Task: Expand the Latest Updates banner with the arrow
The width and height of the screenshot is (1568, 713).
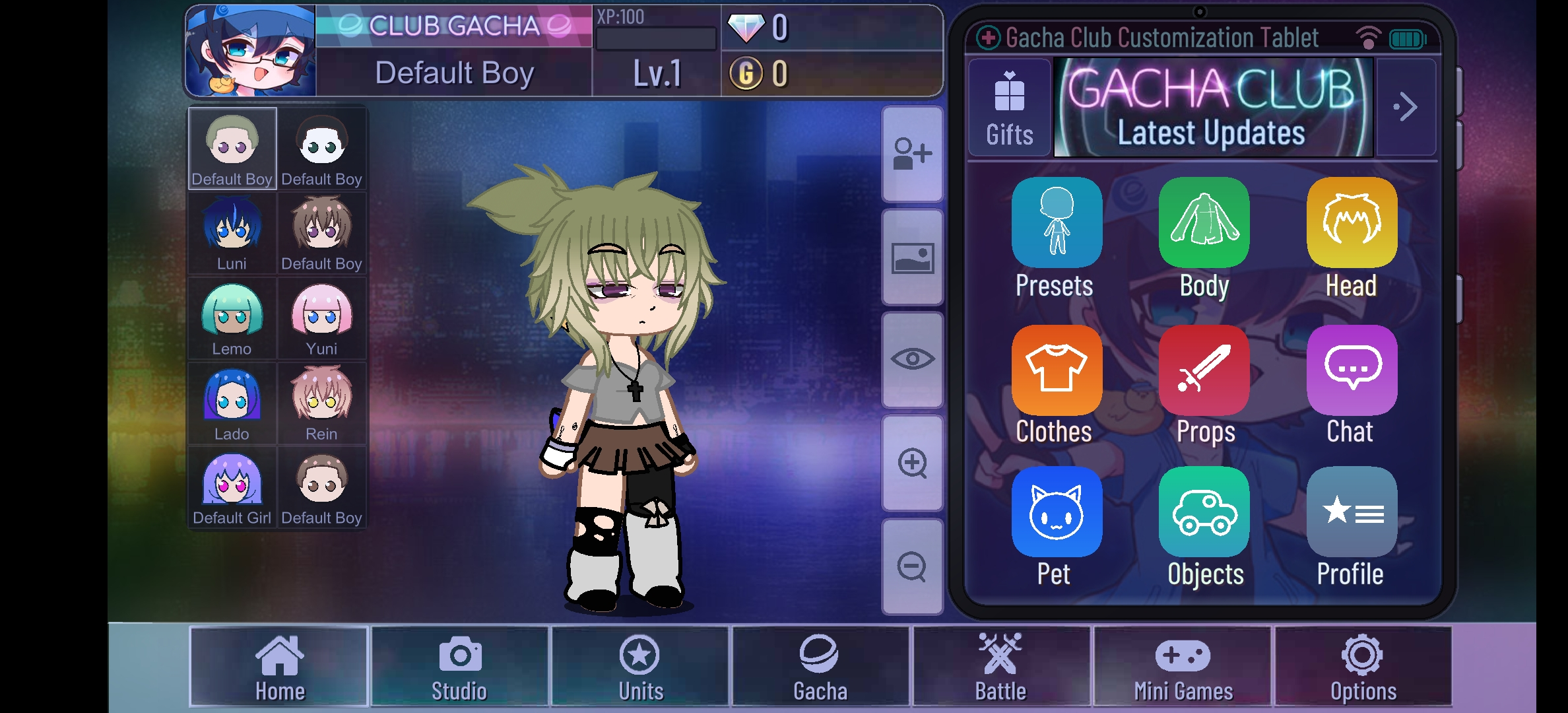Action: [1406, 106]
